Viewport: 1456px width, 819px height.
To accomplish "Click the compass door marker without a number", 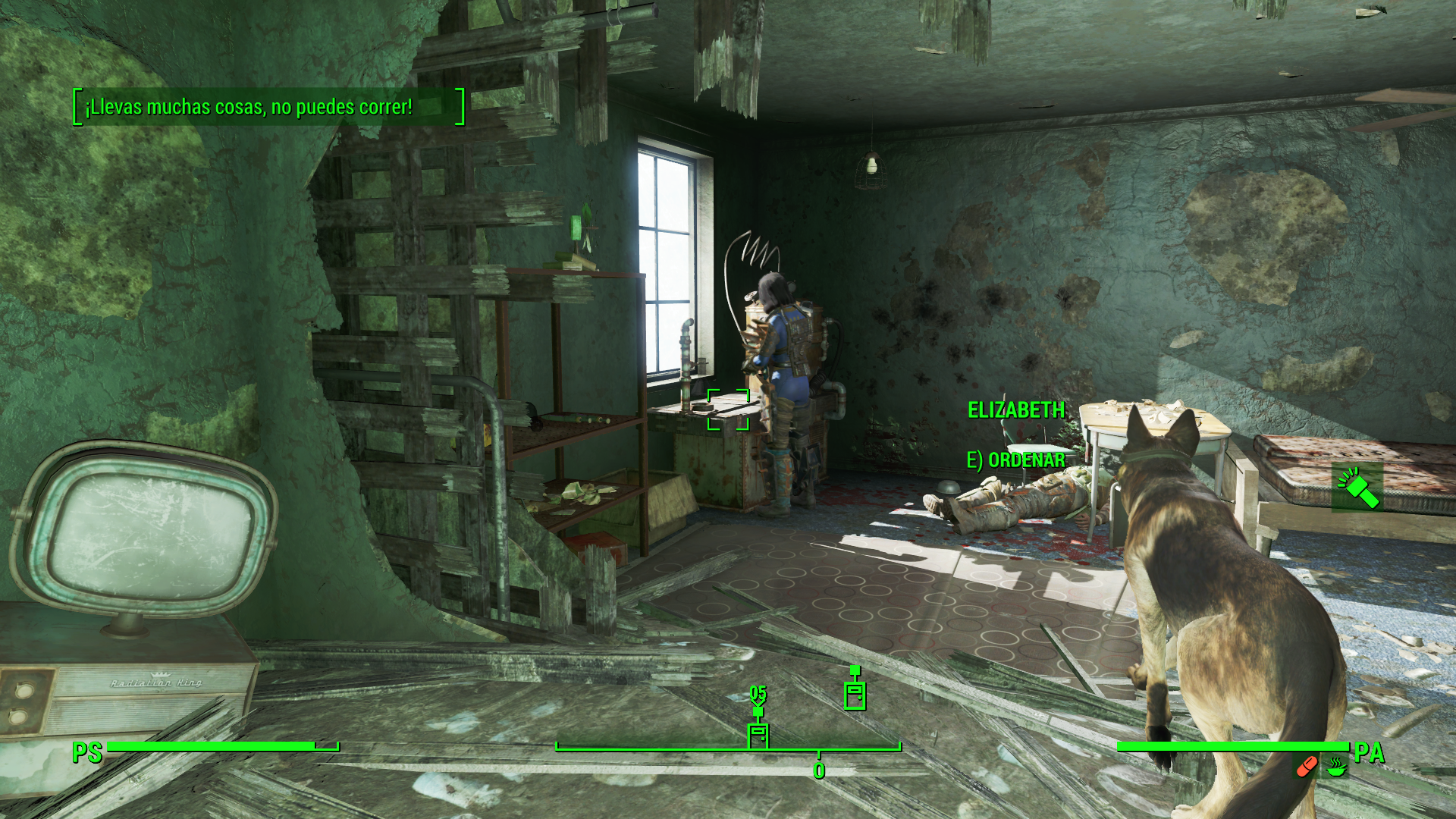I will pos(855,693).
